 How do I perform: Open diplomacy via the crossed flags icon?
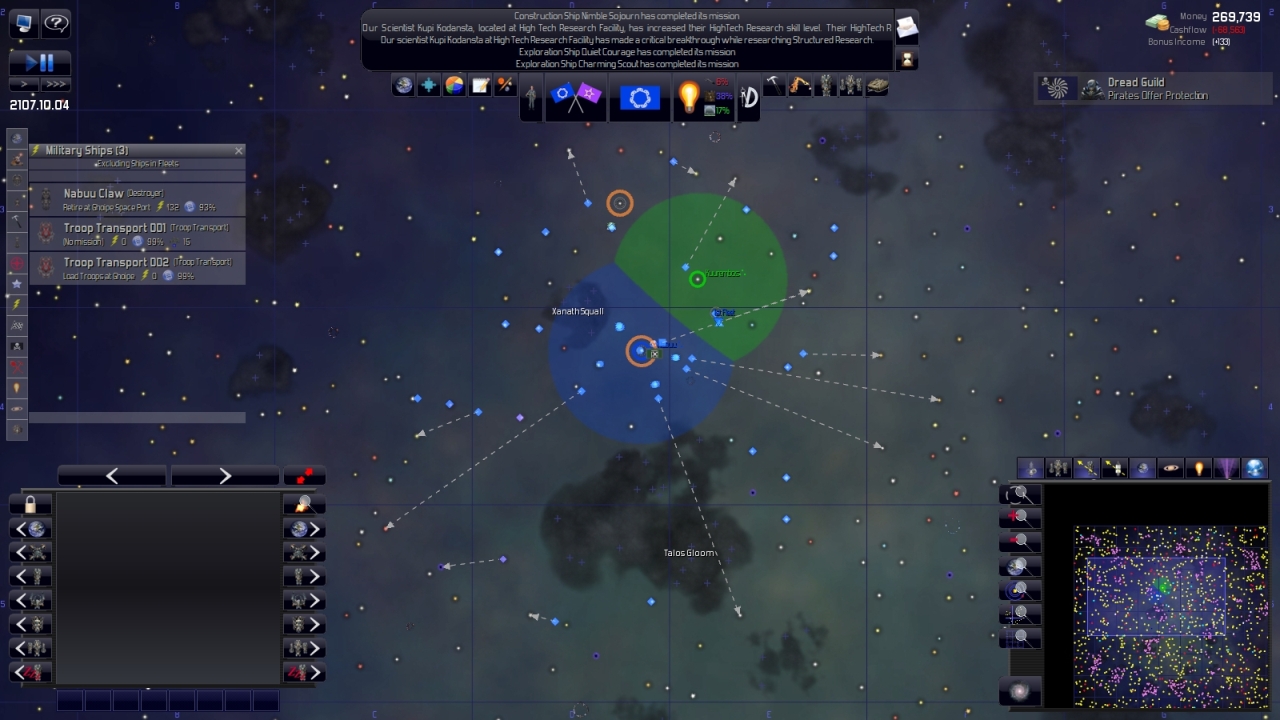[576, 97]
